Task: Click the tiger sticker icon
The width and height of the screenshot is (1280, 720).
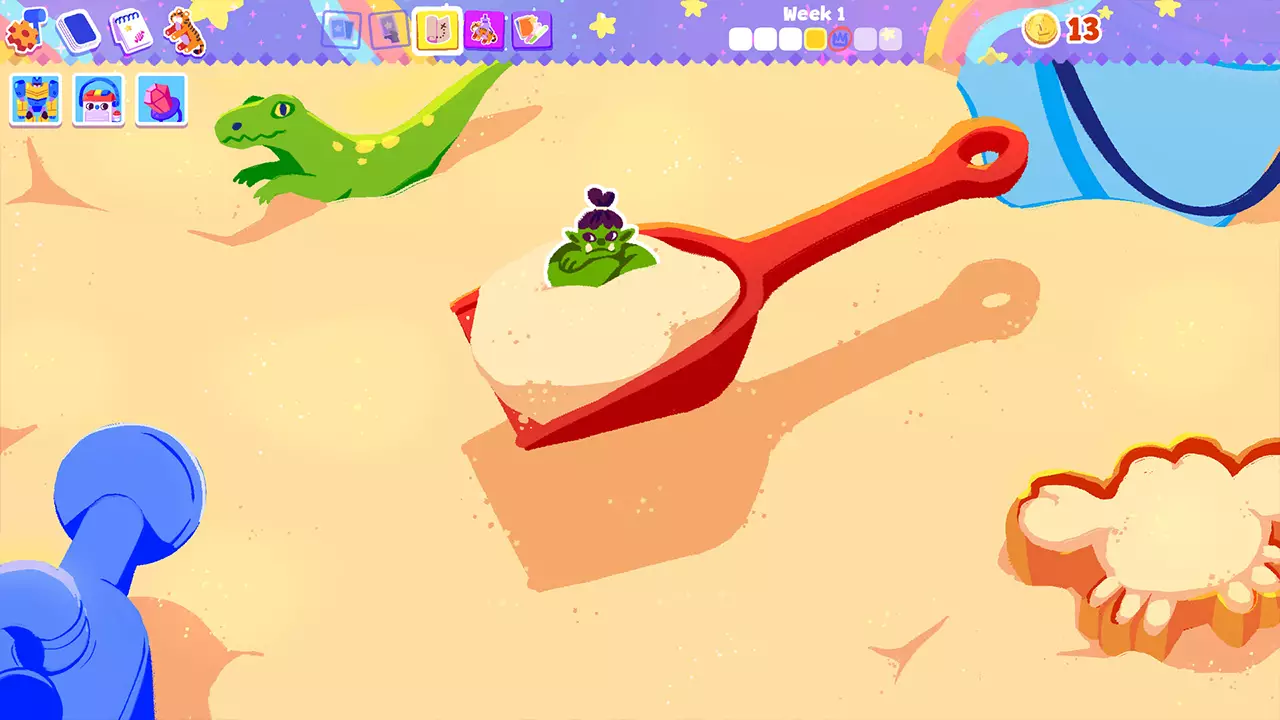Action: point(185,31)
